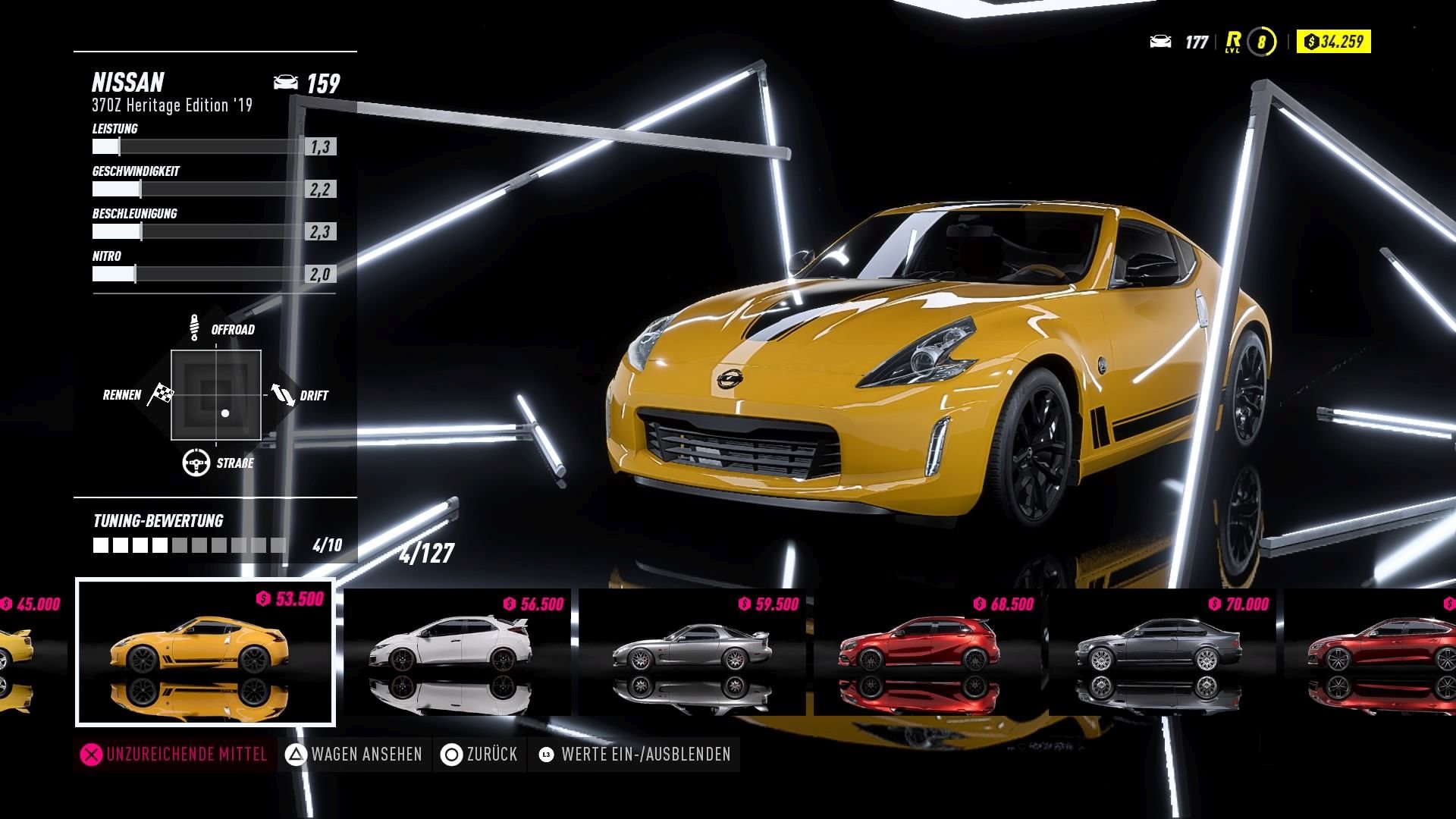Click the fourth Tuning-Bewertung rating block
The height and width of the screenshot is (819, 1456).
[161, 544]
